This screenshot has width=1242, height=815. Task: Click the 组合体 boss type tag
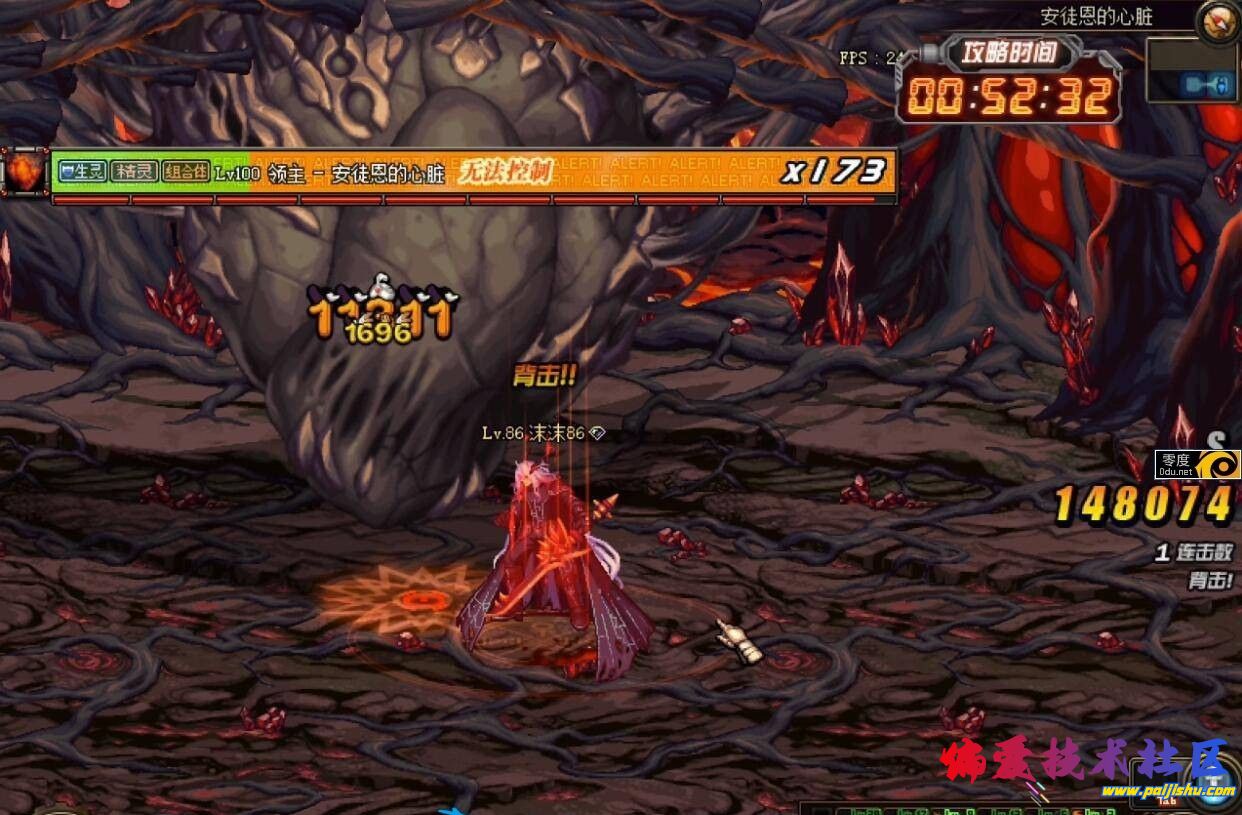(x=186, y=172)
